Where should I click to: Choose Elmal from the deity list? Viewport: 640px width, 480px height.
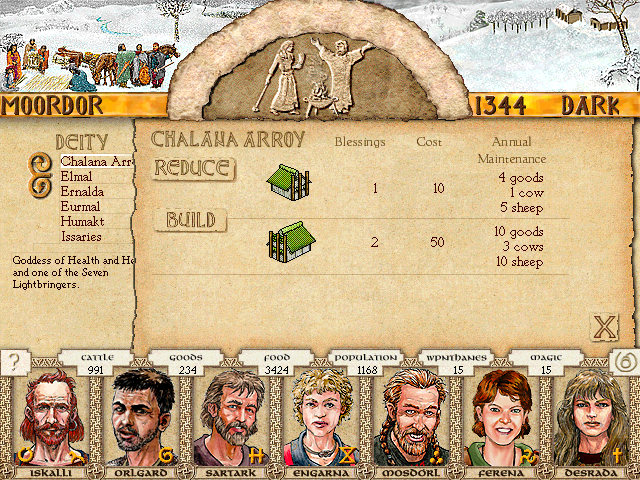[x=77, y=176]
